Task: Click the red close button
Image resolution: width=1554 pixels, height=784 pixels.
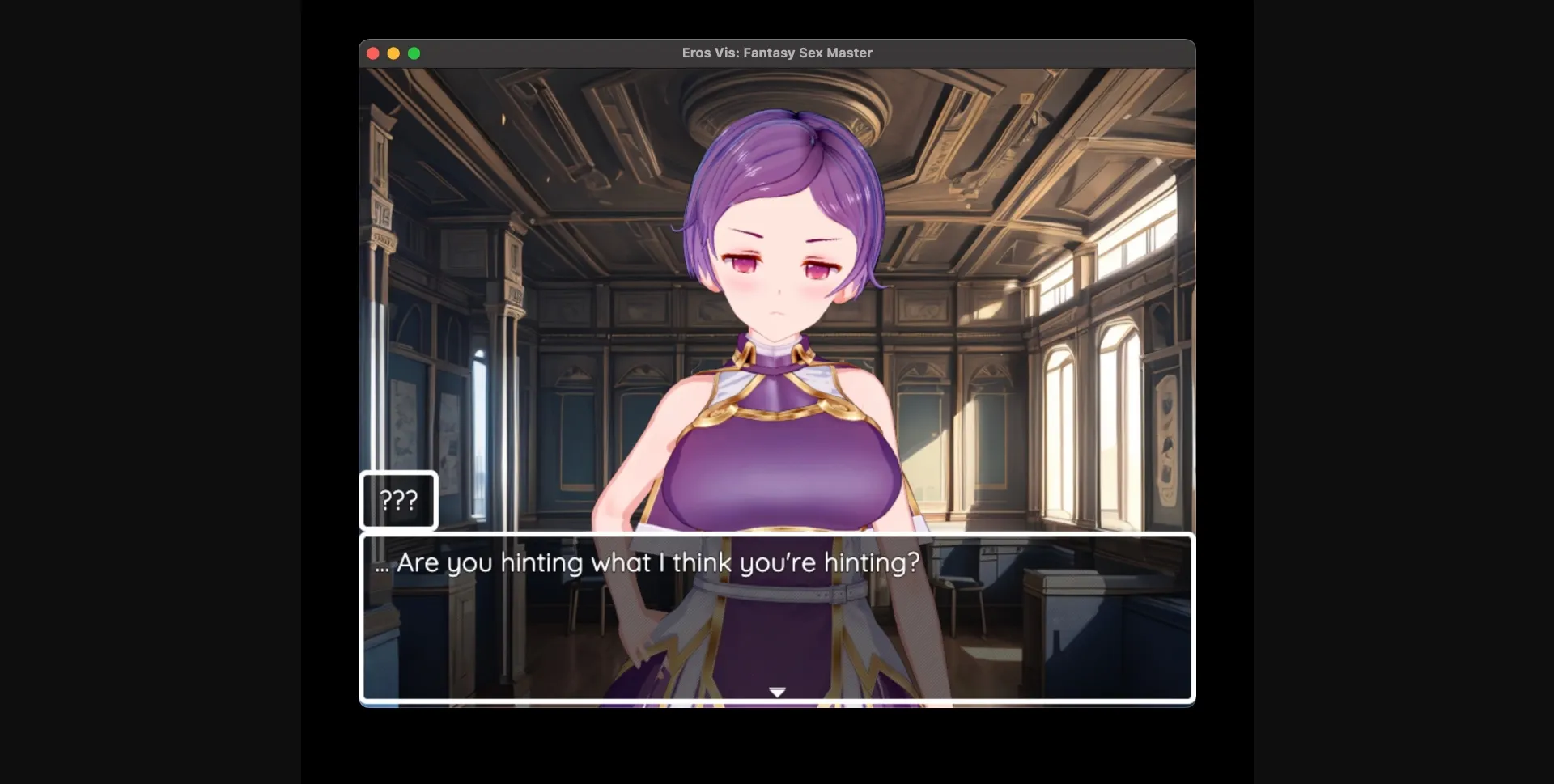Action: (x=373, y=53)
